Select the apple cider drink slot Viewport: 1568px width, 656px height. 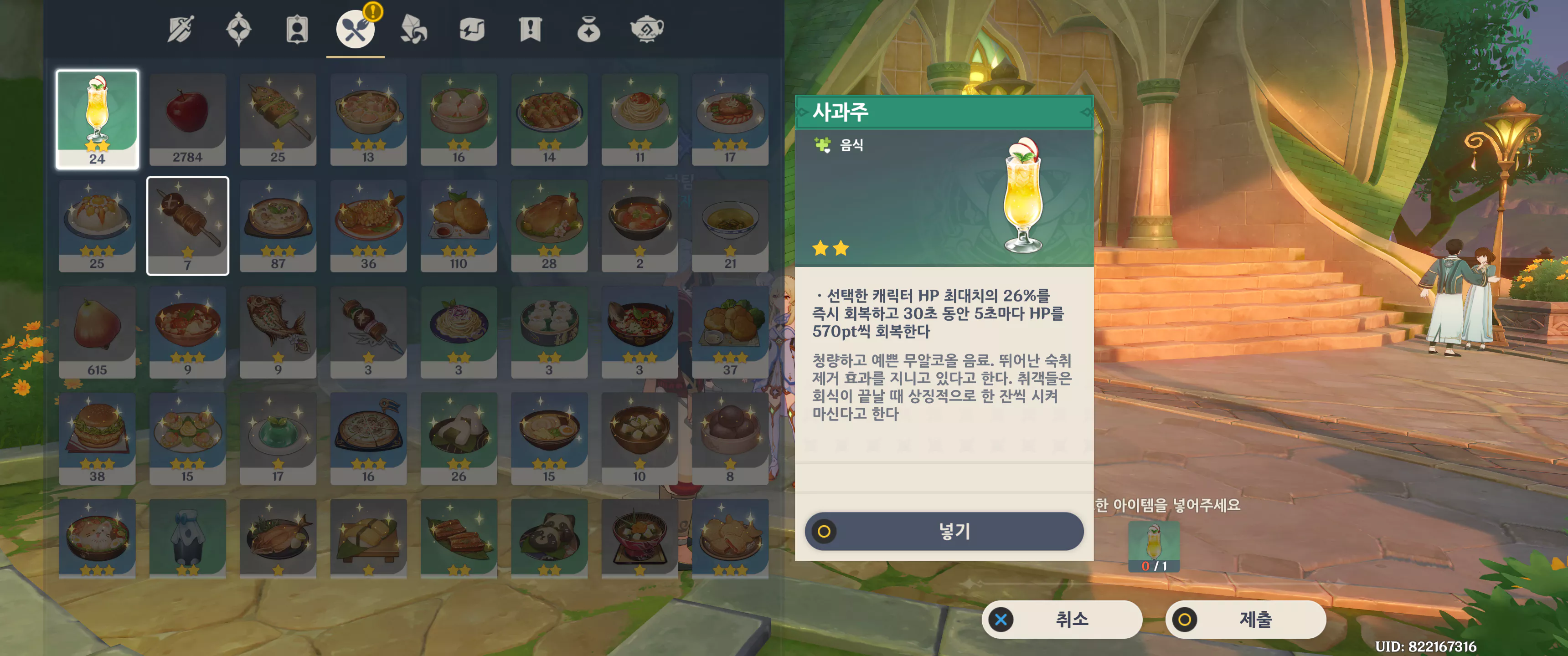pyautogui.click(x=98, y=119)
